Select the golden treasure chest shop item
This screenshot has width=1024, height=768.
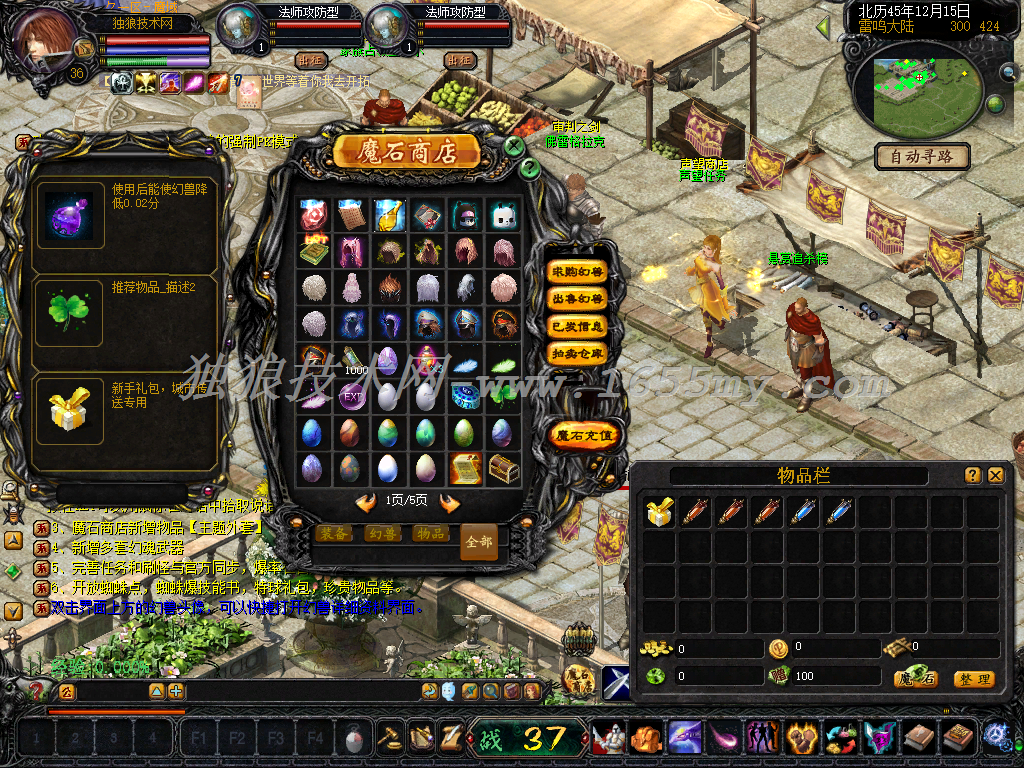pyautogui.click(x=502, y=467)
